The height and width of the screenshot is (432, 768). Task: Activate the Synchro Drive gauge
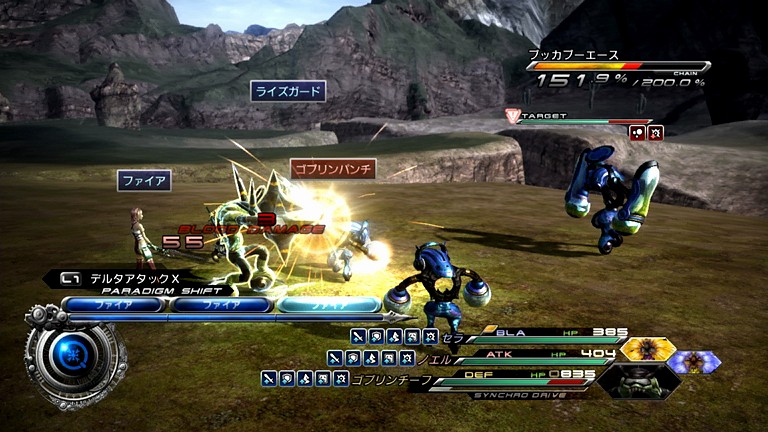[x=522, y=390]
